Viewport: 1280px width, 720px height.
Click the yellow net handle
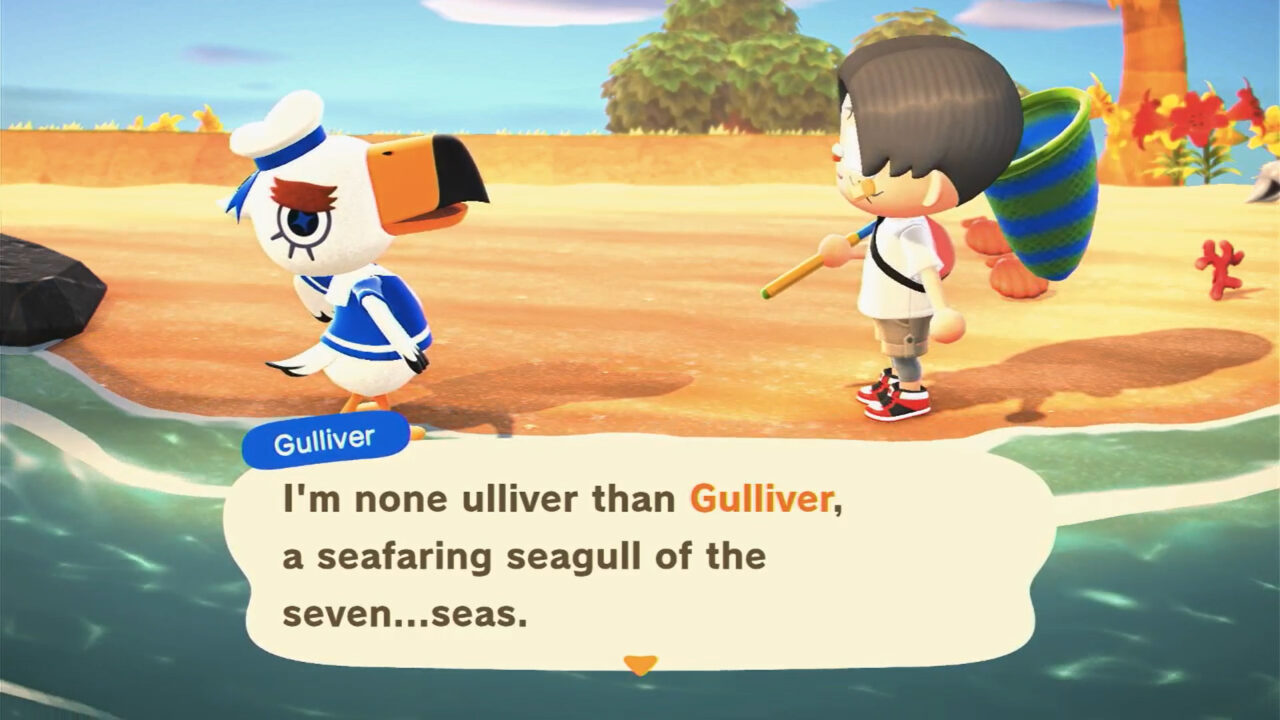[800, 280]
